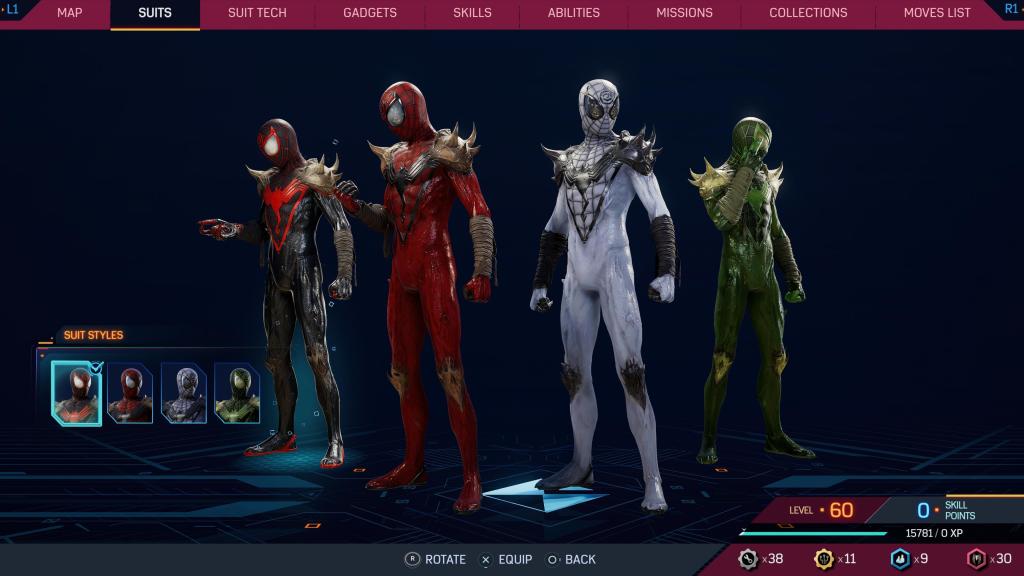
Task: Switch to the Missions tab
Action: pos(684,13)
